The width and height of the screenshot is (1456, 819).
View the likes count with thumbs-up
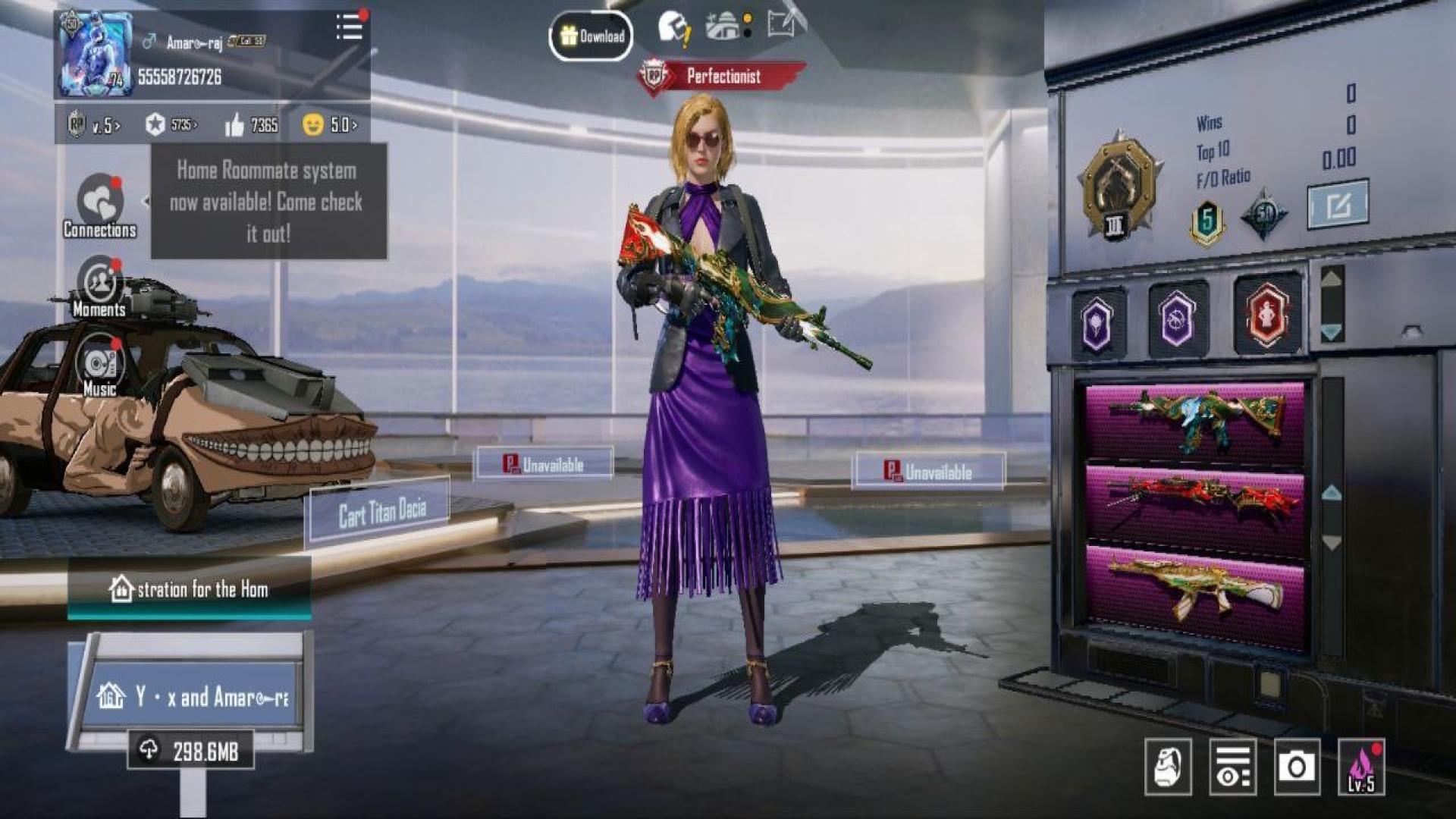(x=252, y=124)
